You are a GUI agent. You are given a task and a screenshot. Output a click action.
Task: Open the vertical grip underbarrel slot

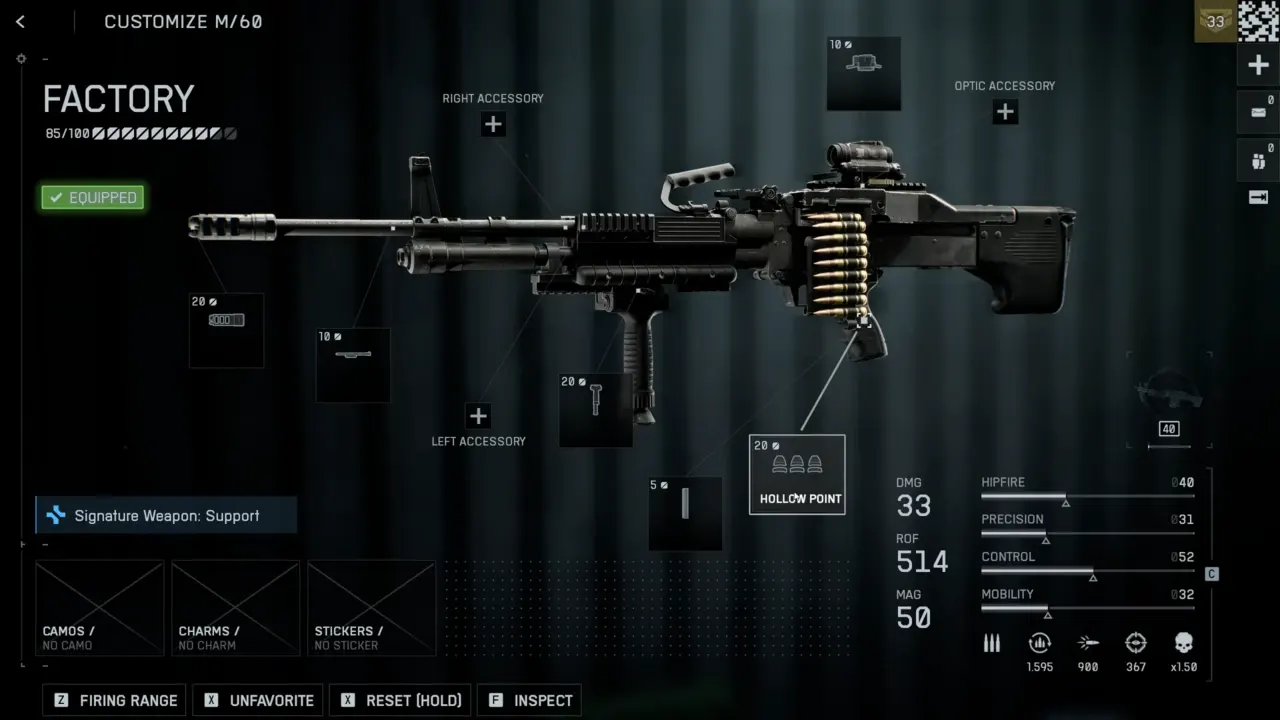(596, 410)
